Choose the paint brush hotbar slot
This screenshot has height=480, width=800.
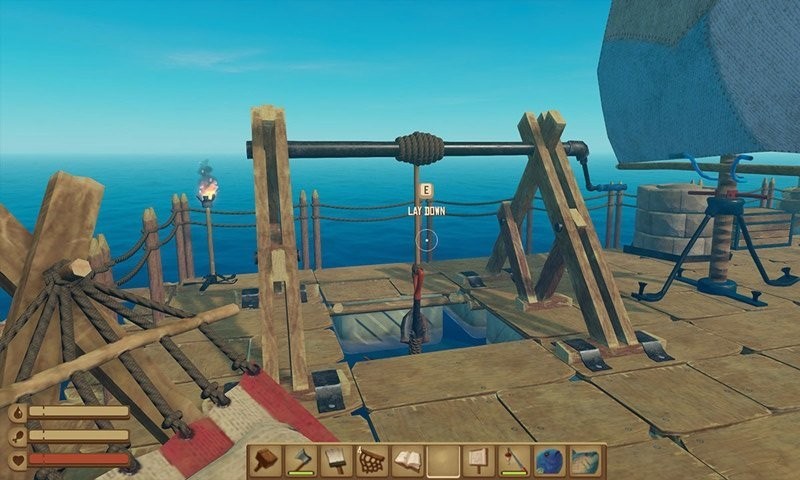click(x=336, y=461)
